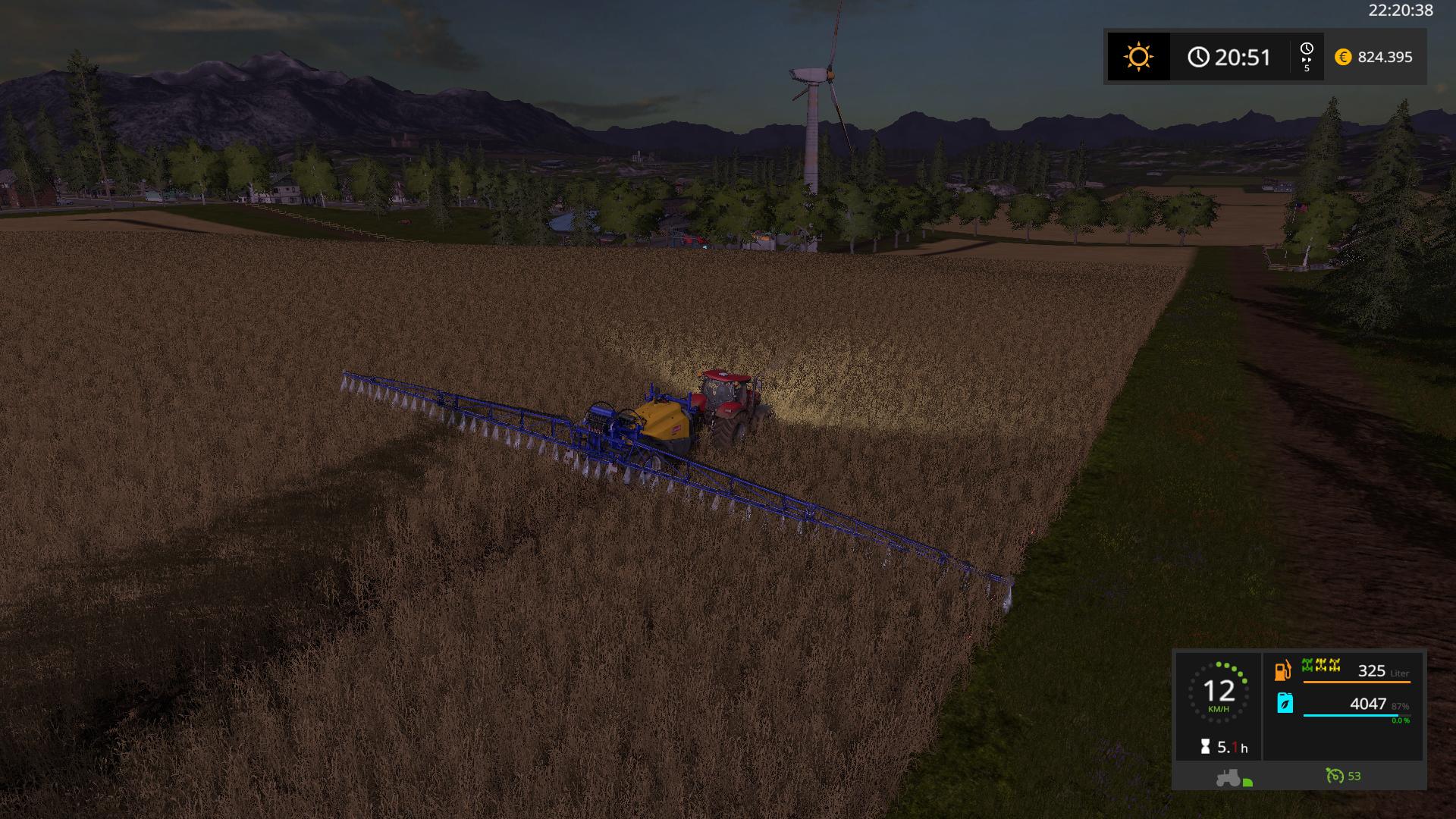Click the euro coin money icon
Image resolution: width=1456 pixels, height=819 pixels.
pyautogui.click(x=1343, y=57)
